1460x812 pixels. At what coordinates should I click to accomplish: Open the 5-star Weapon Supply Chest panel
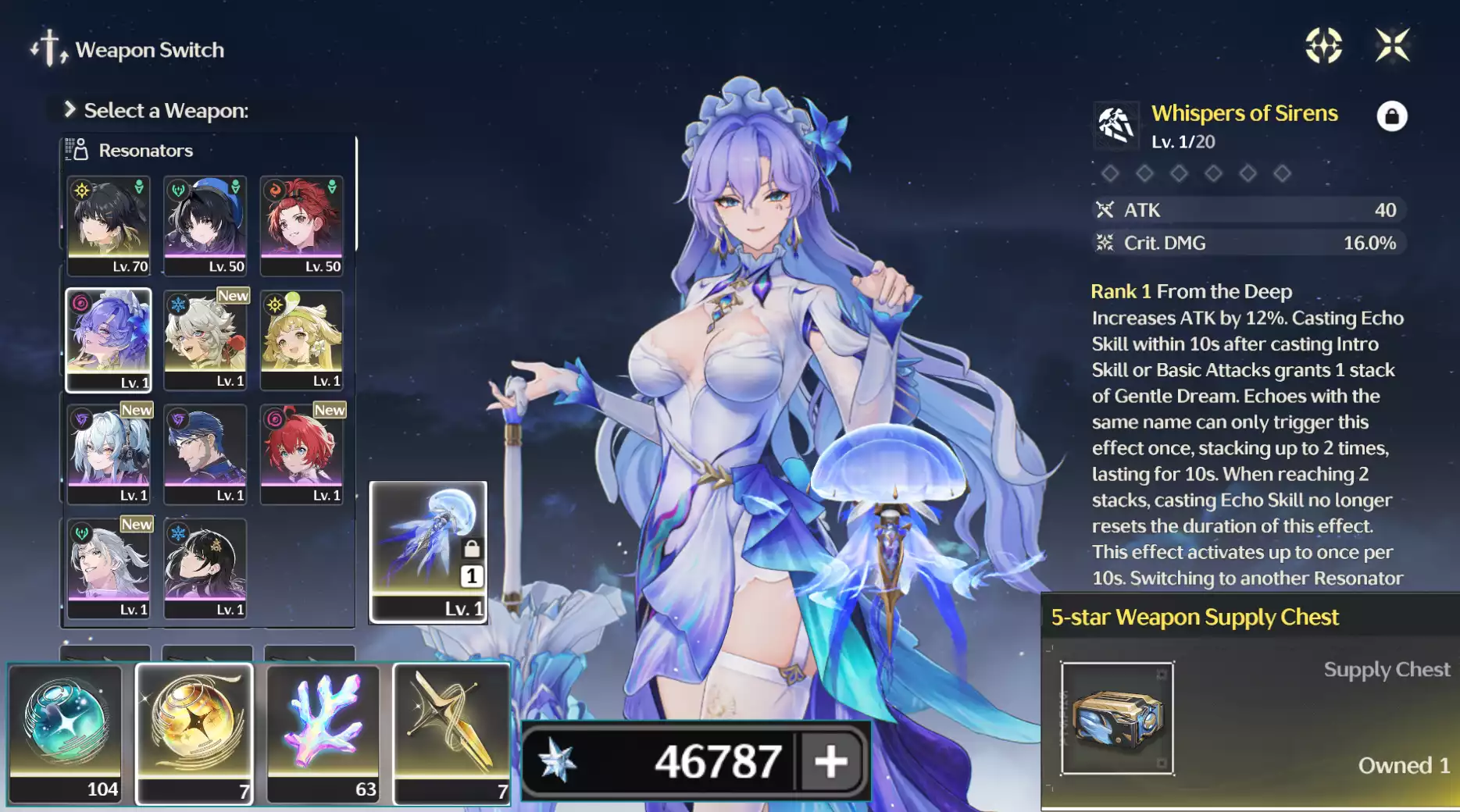[1195, 616]
